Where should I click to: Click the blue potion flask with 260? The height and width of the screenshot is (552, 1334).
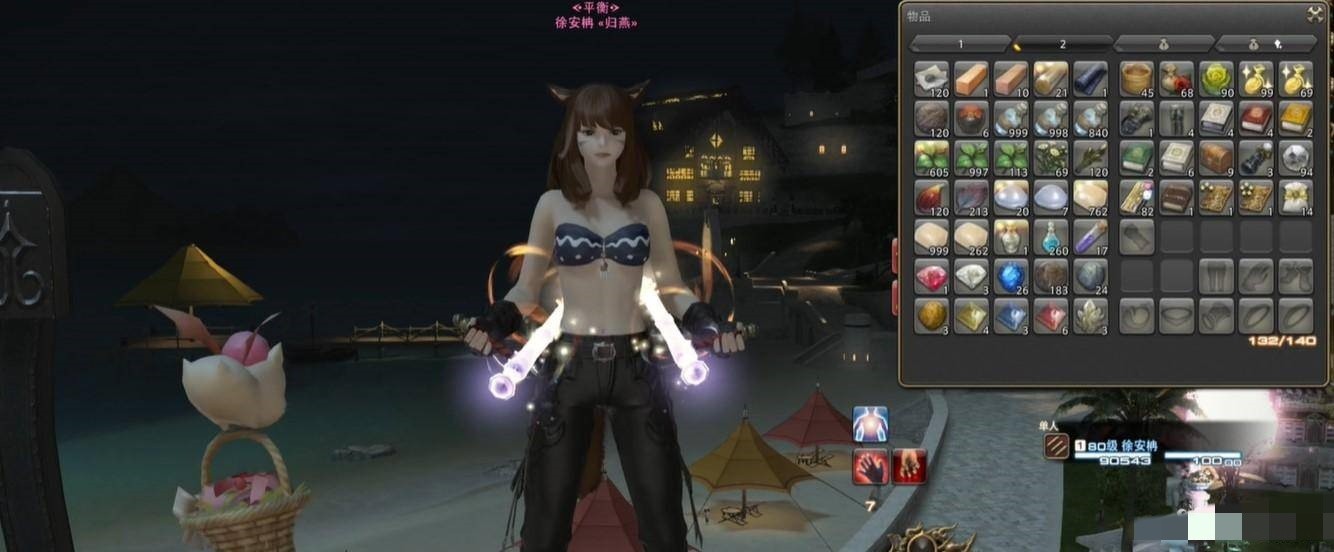click(x=1051, y=237)
